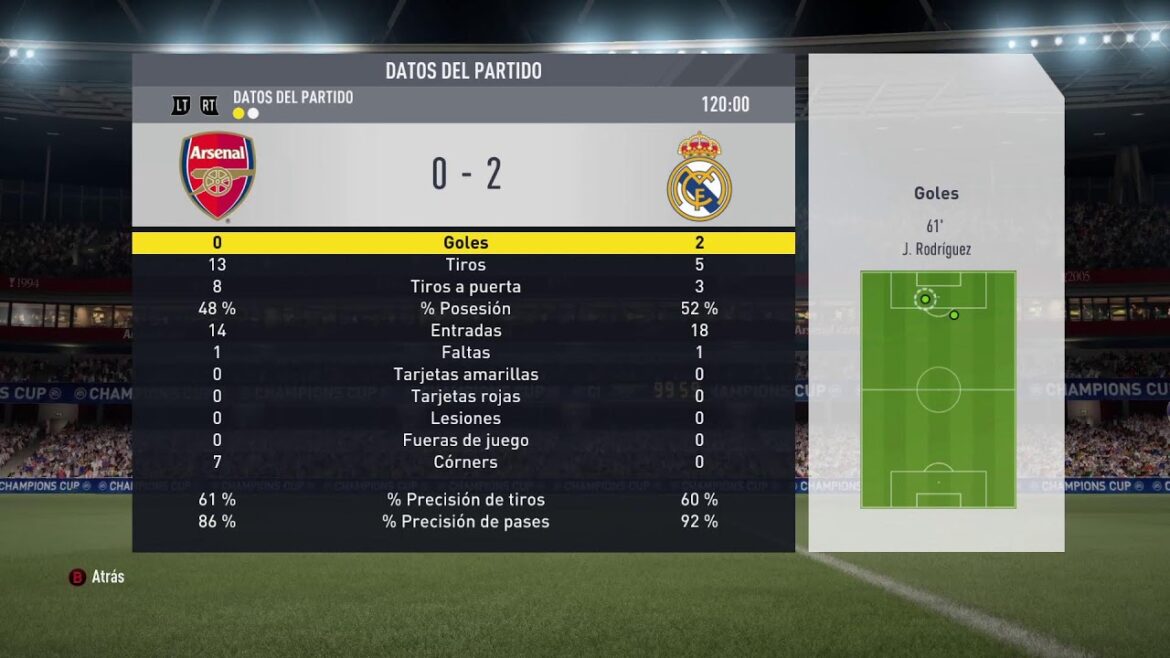Click the yellow first-page indicator dot
Image resolution: width=1170 pixels, height=658 pixels.
[239, 114]
